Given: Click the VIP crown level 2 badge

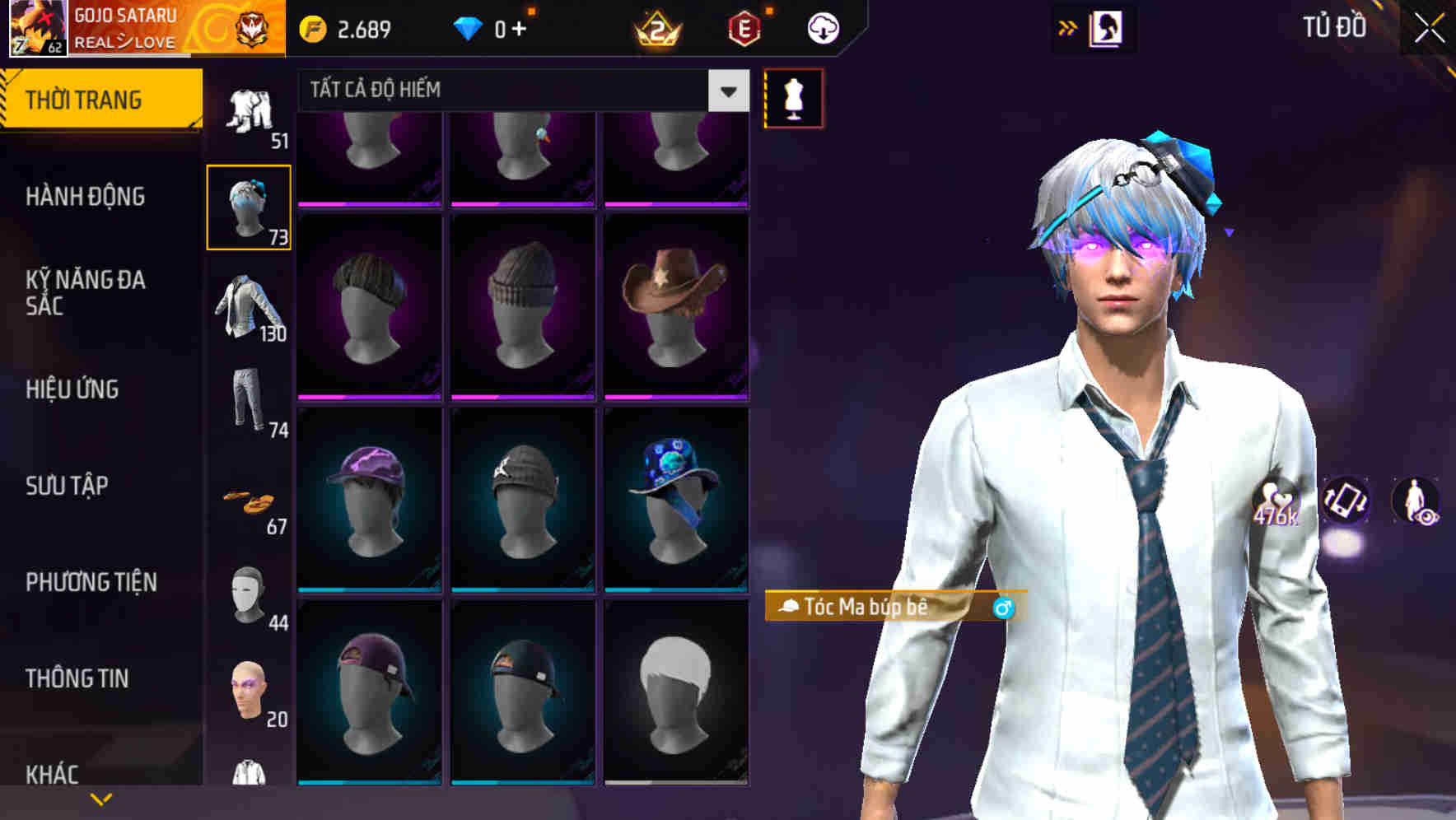Looking at the screenshot, I should click(659, 29).
